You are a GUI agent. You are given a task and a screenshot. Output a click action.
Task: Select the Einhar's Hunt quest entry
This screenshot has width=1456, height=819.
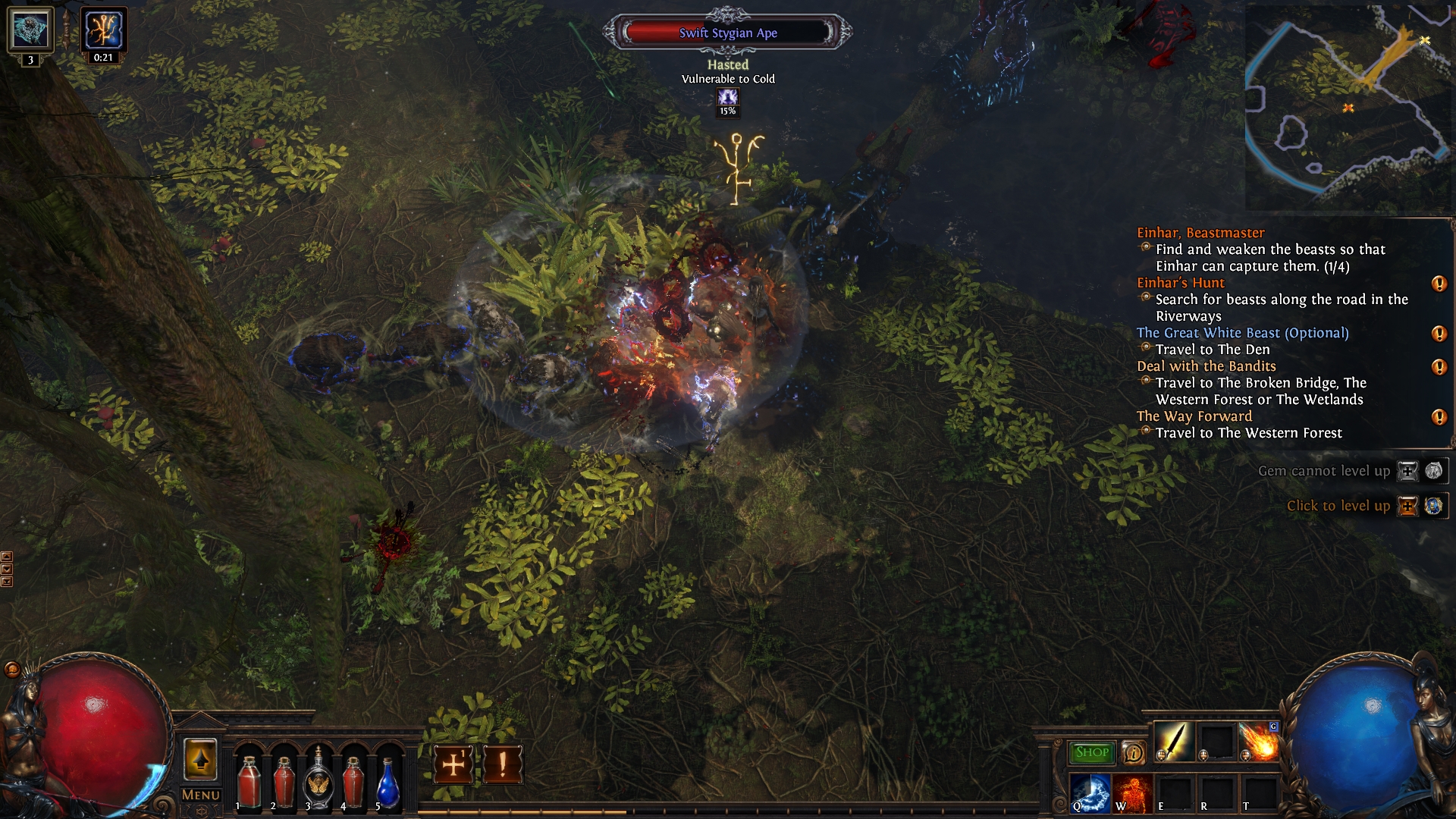(x=1180, y=283)
